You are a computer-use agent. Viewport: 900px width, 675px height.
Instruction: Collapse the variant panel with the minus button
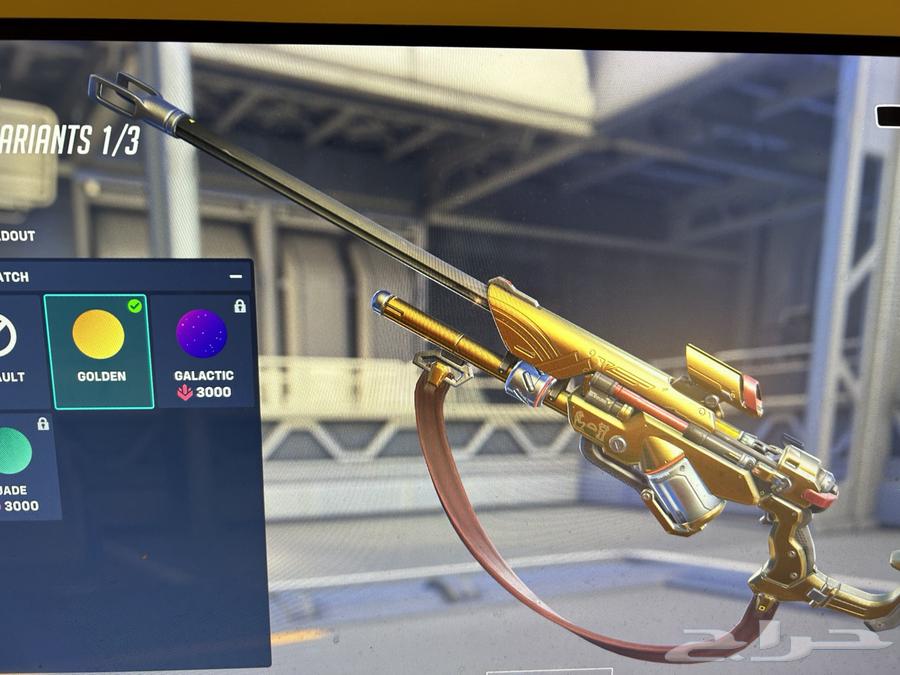point(236,276)
